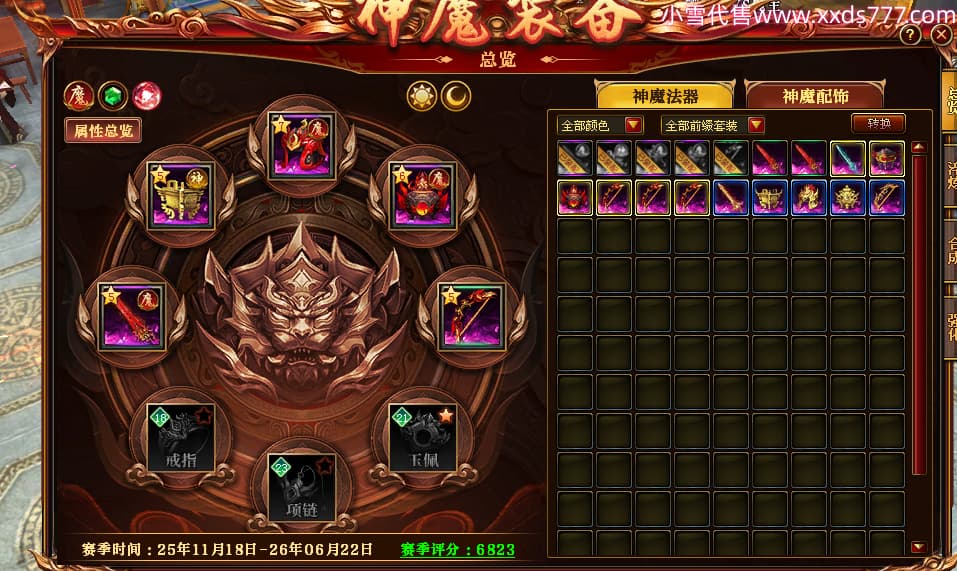Close the 神魔装备 window

[x=941, y=36]
